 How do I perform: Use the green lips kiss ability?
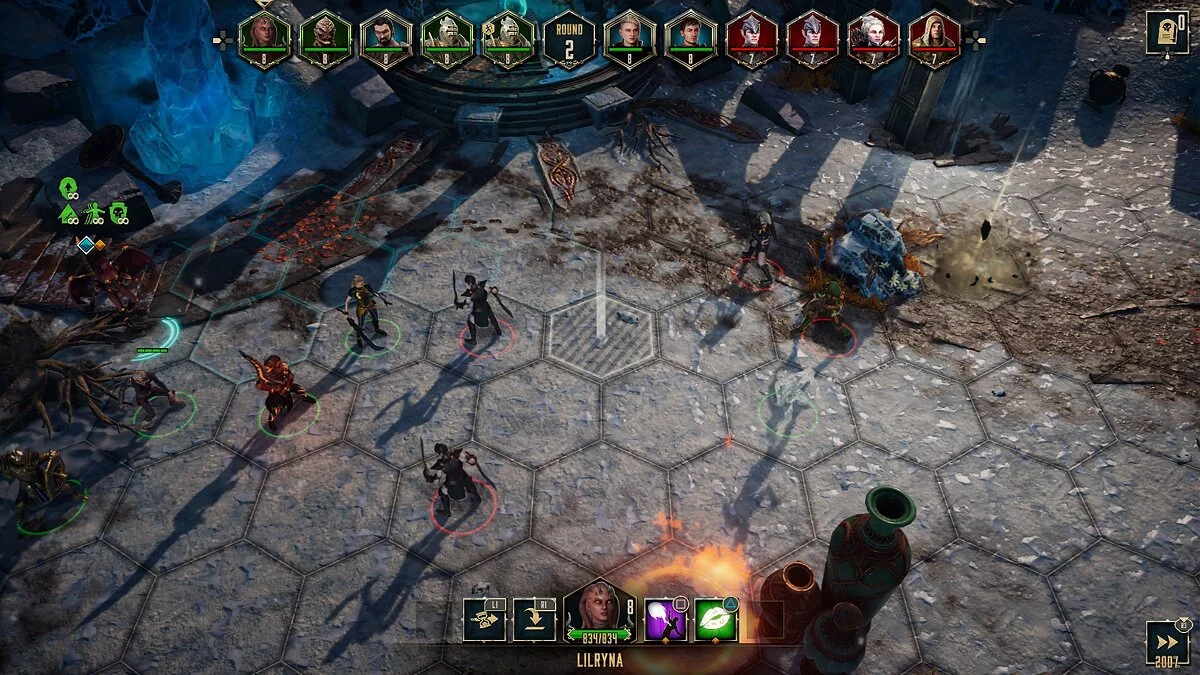(x=716, y=620)
